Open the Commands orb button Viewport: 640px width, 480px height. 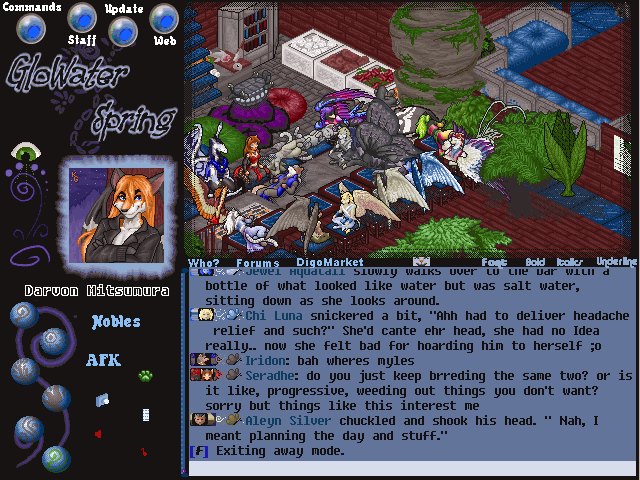point(32,29)
